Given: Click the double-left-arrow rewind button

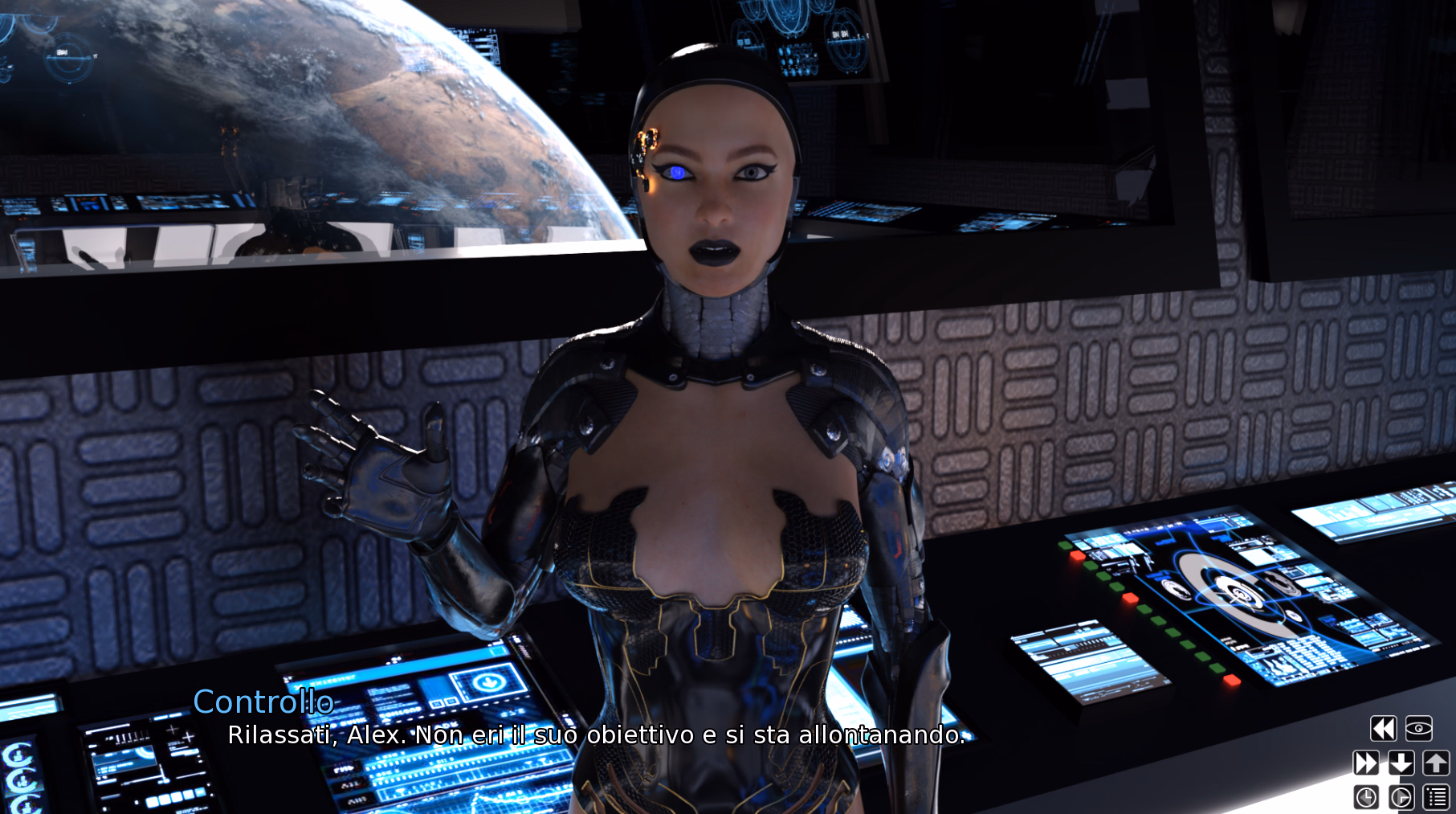Looking at the screenshot, I should click(x=1383, y=729).
